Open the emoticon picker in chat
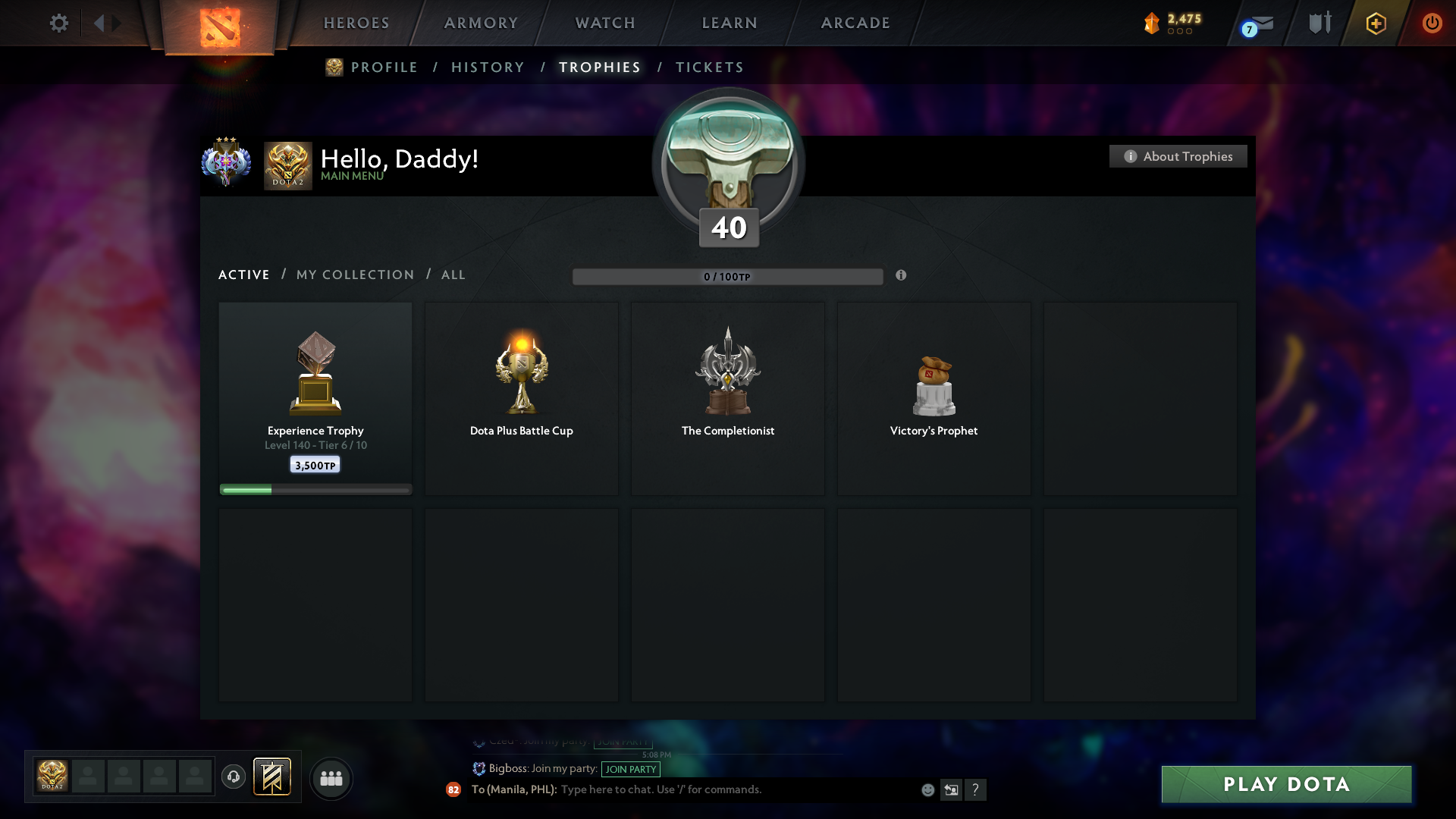The width and height of the screenshot is (1456, 819). click(928, 789)
